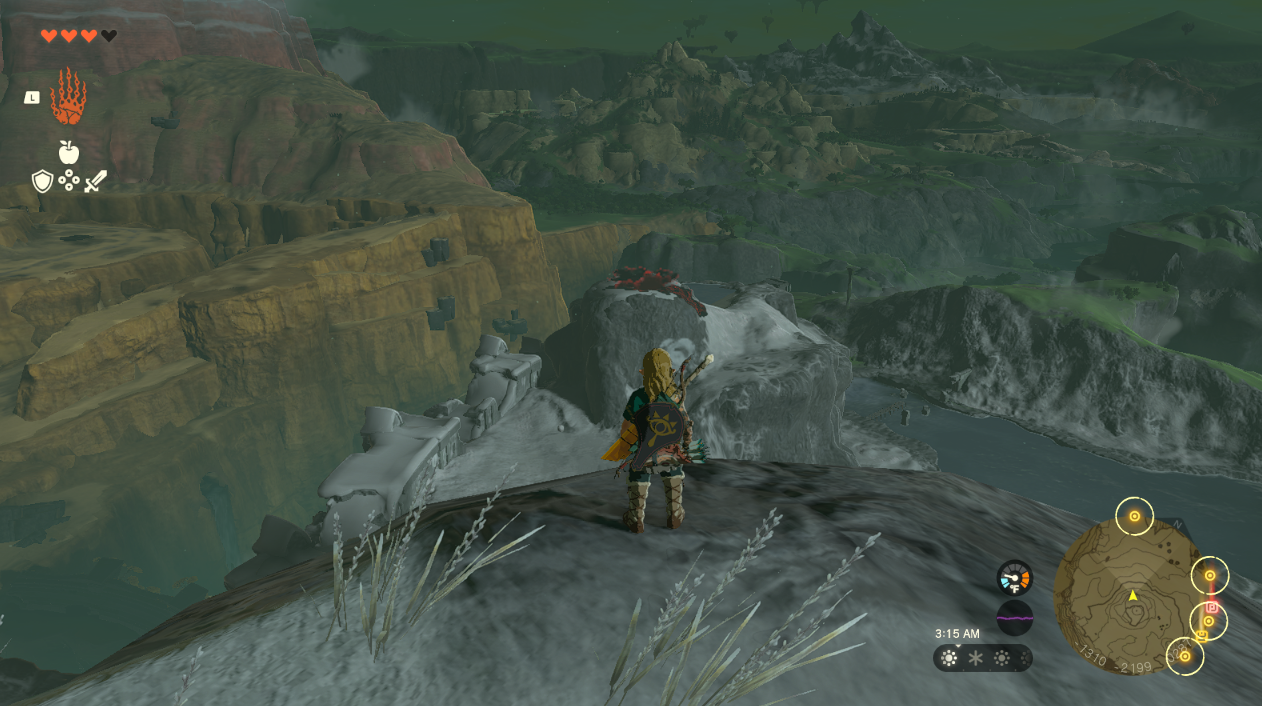Select the red square marker on minimap edge
The width and height of the screenshot is (1262, 706).
[x=1212, y=607]
